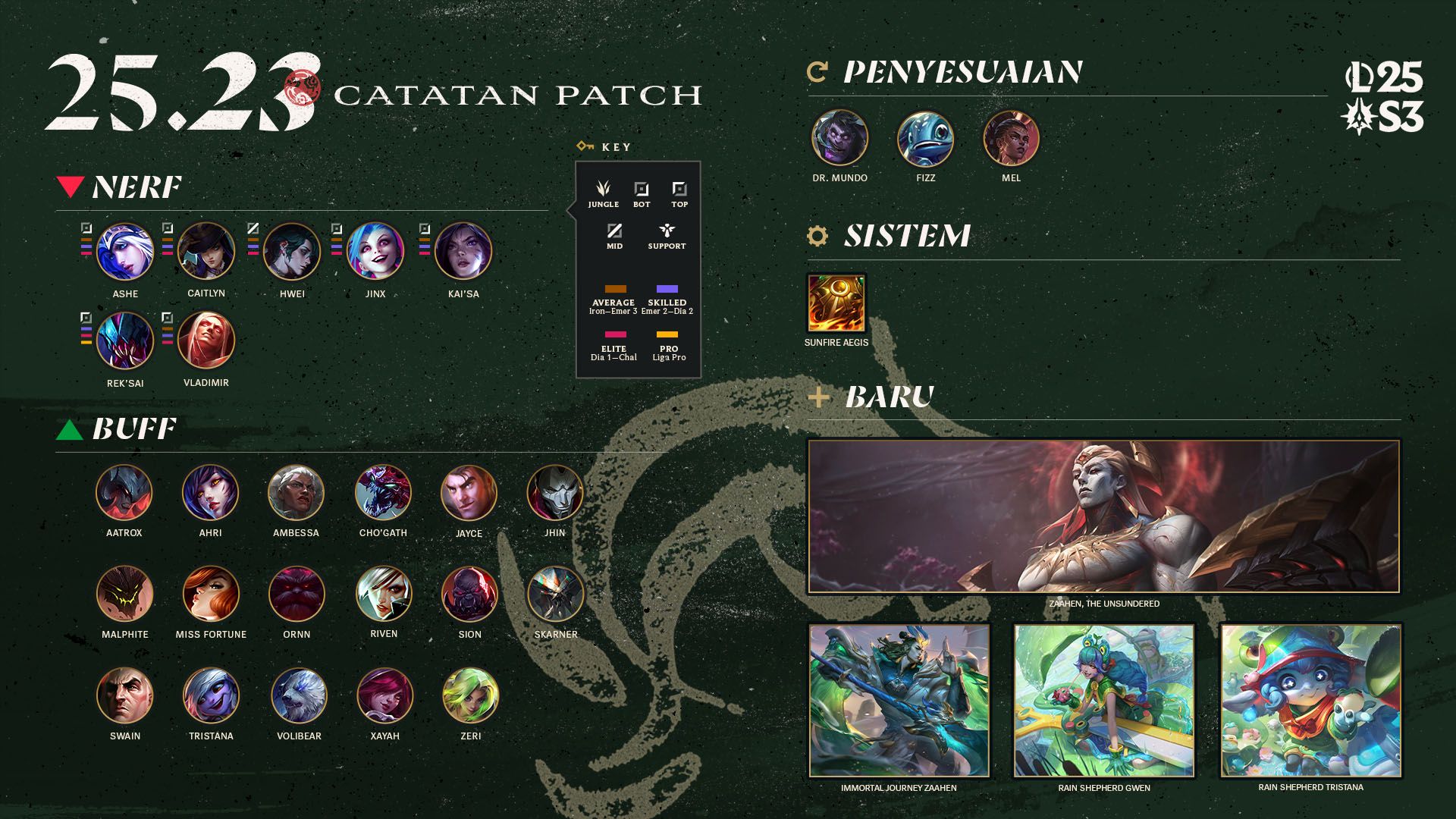Image resolution: width=1456 pixels, height=819 pixels.
Task: Choose the Jinx portrait
Action: [375, 251]
